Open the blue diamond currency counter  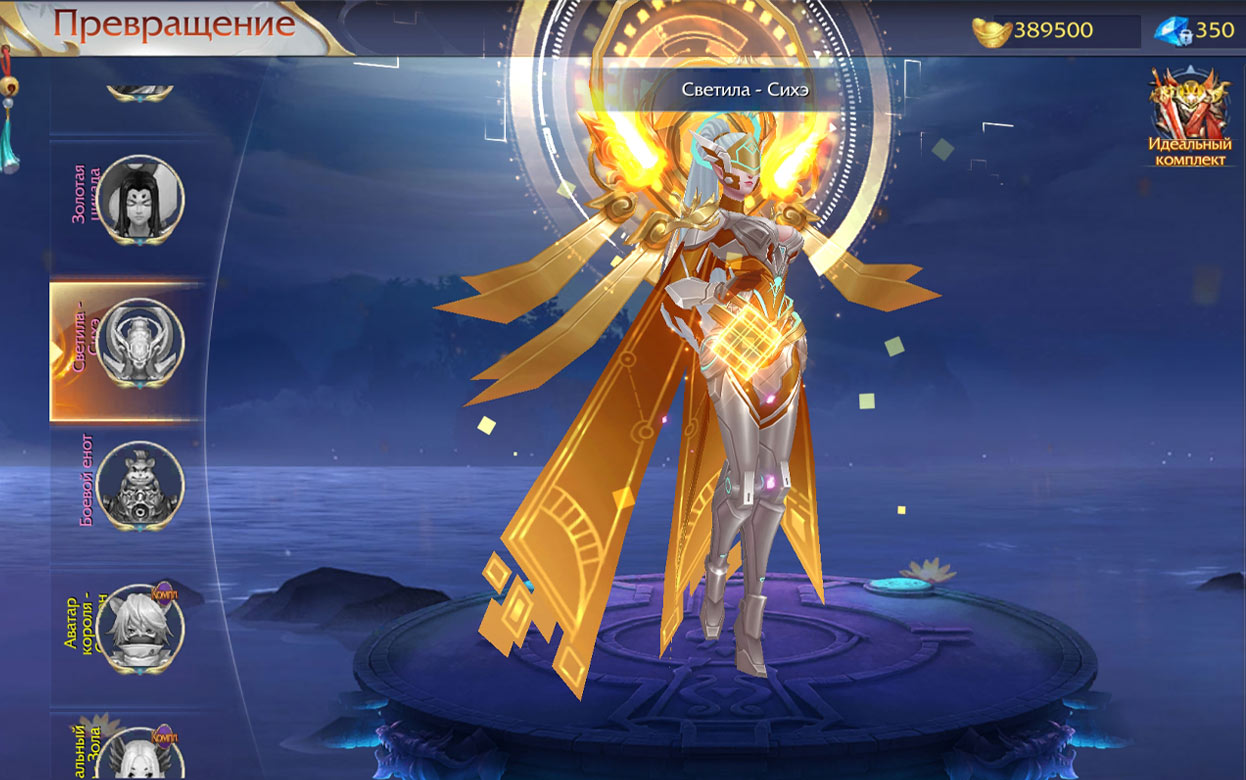(1195, 31)
